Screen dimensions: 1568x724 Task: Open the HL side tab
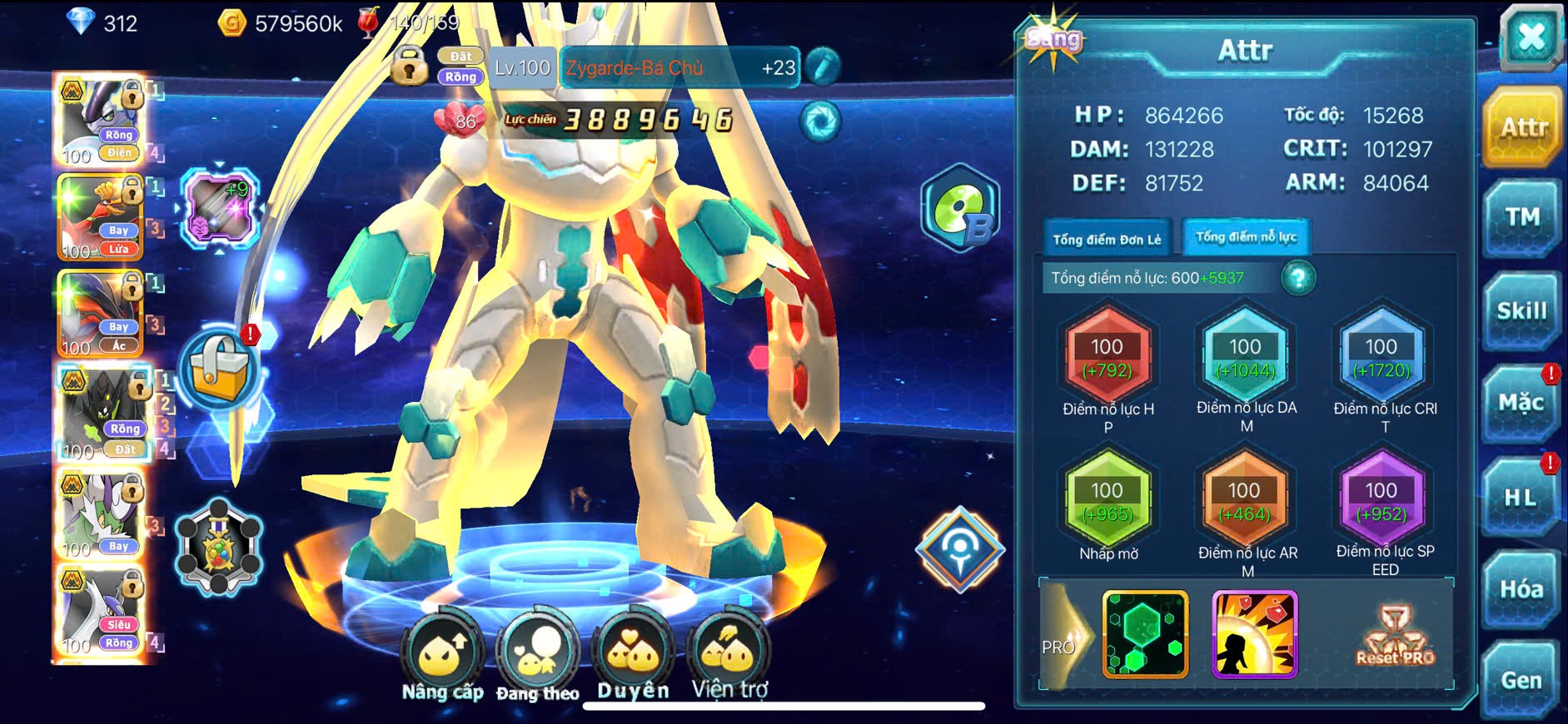pyautogui.click(x=1521, y=498)
